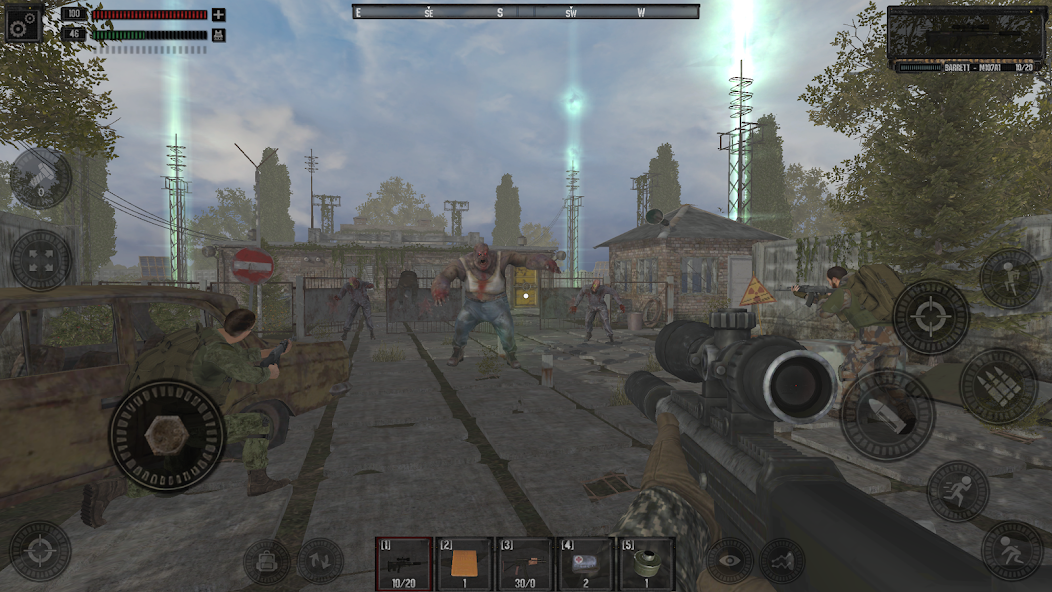Fire using the single bullet button
This screenshot has width=1052, height=592.
tap(887, 415)
